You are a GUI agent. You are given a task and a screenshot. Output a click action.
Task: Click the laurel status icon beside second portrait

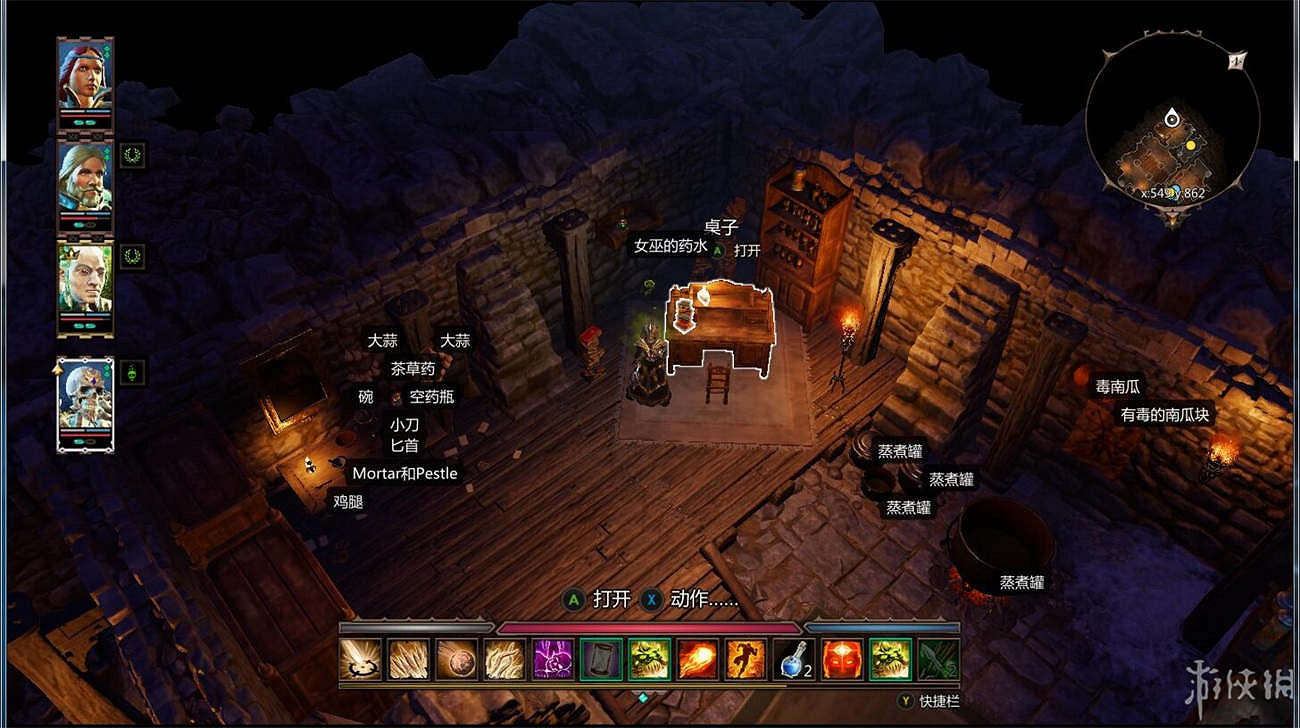click(130, 155)
